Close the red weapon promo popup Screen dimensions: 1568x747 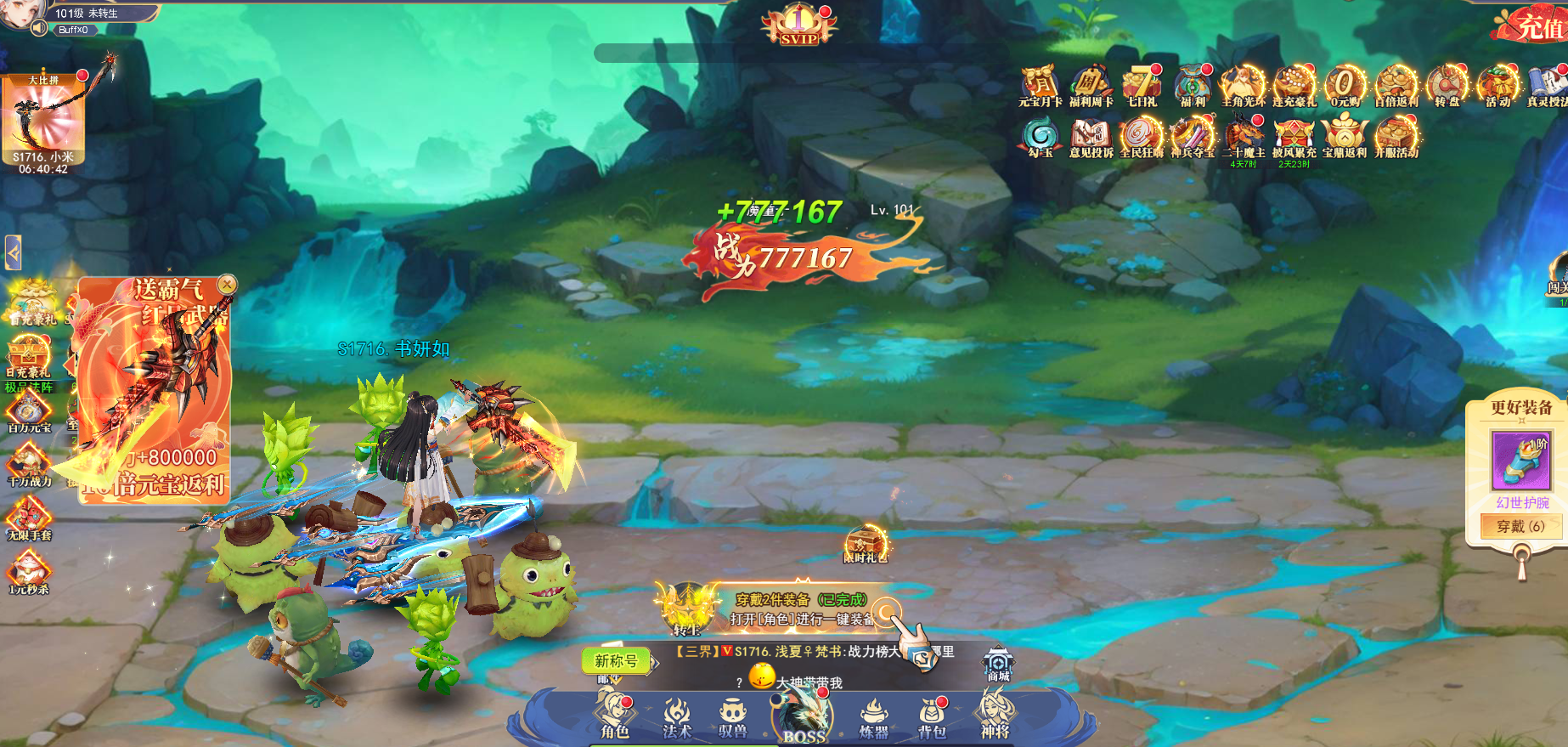pyautogui.click(x=227, y=284)
